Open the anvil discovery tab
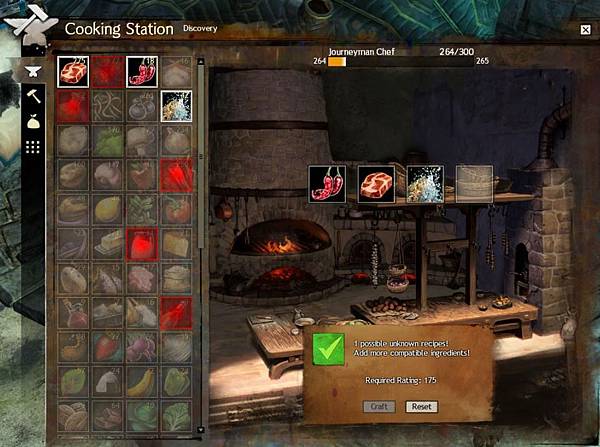Viewport: 600px width, 447px height. (32, 72)
